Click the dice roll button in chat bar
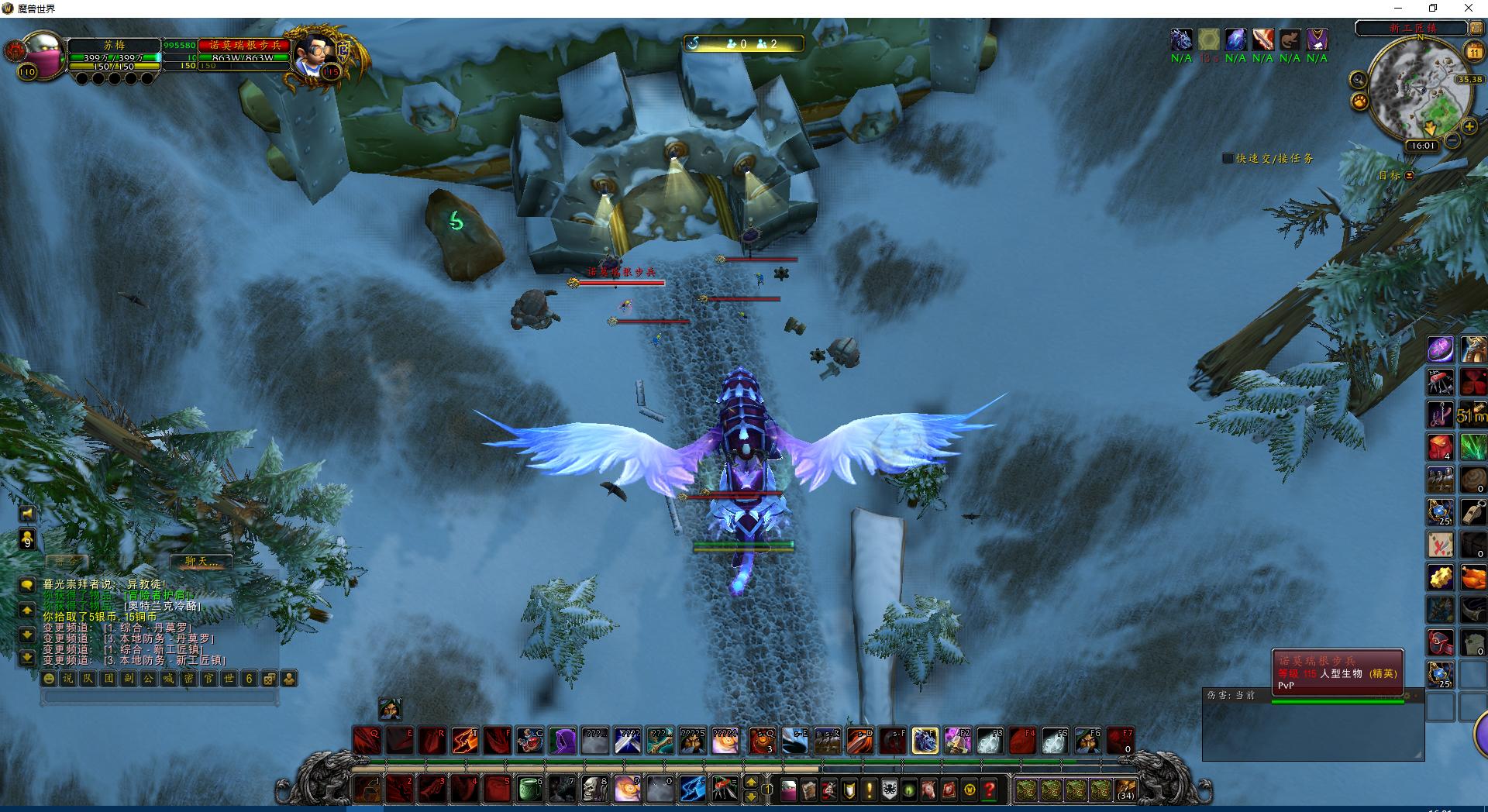 [x=269, y=679]
